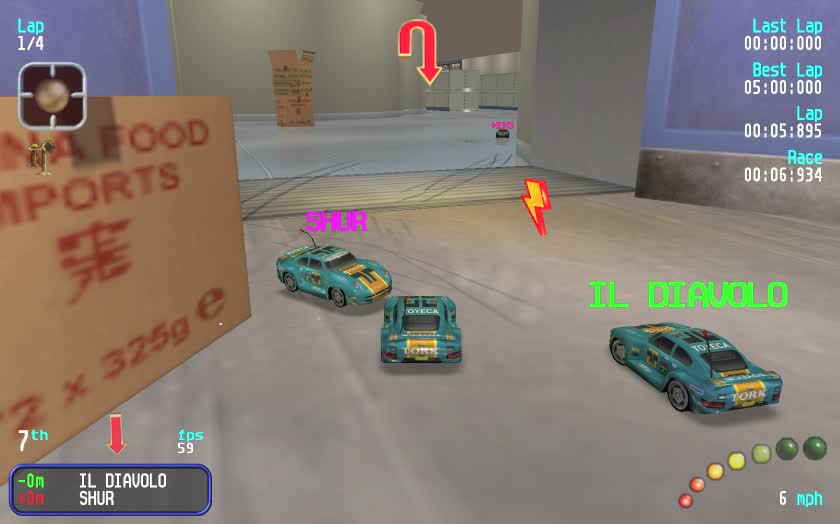This screenshot has height=524, width=840.
Task: Click the red U-turn direction arrow
Action: click(420, 50)
